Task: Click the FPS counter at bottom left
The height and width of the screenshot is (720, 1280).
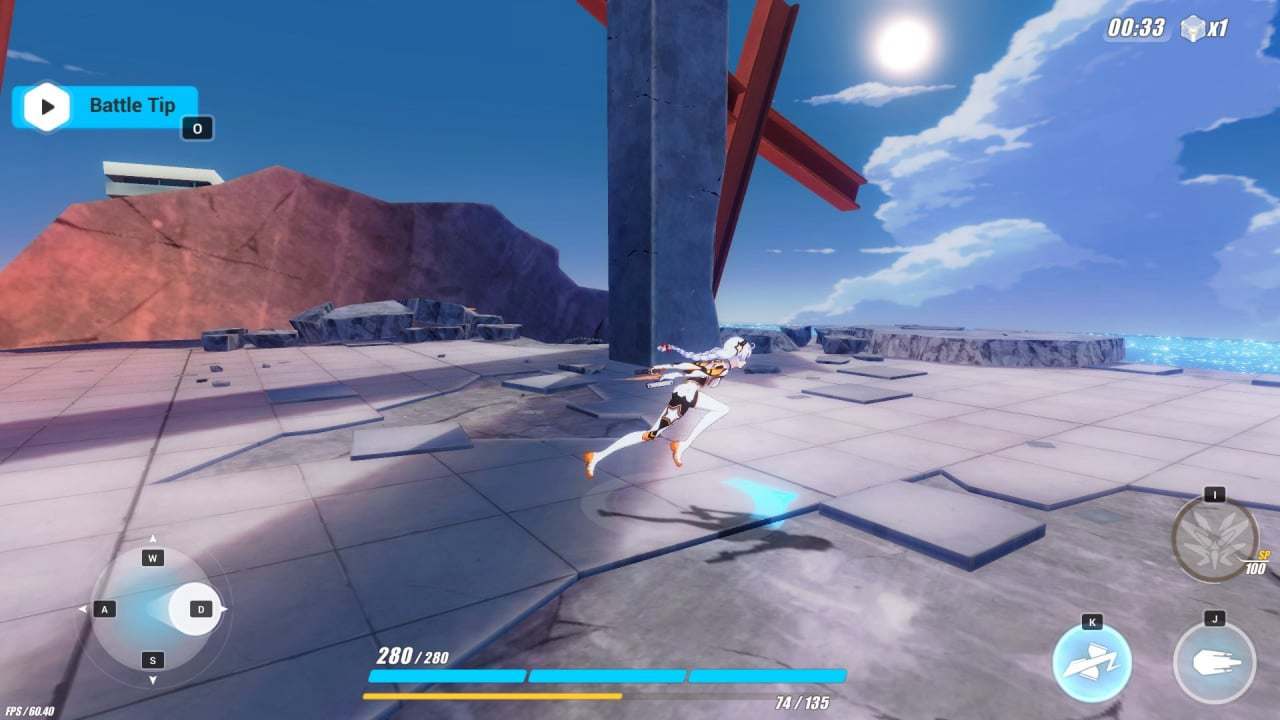Action: pyautogui.click(x=30, y=708)
